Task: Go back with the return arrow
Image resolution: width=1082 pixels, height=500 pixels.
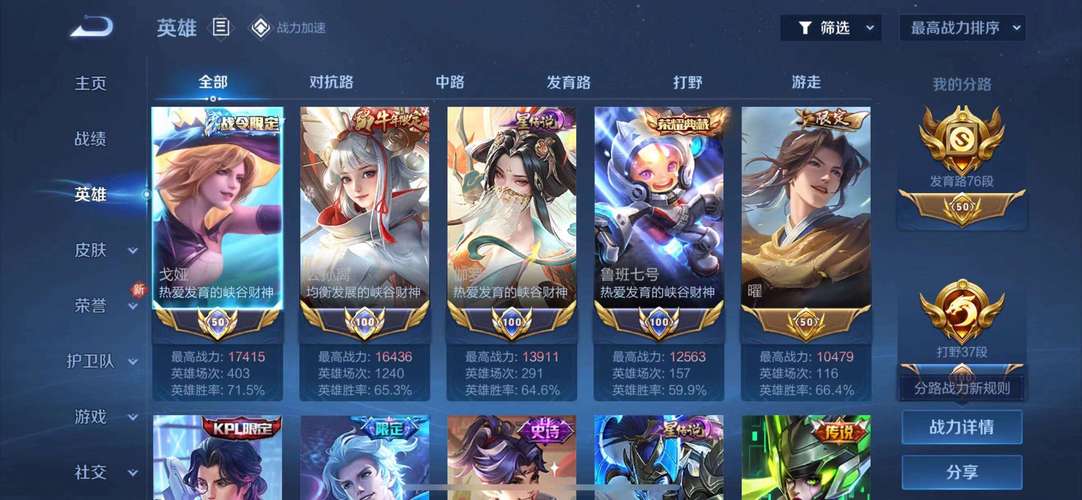Action: [91, 27]
